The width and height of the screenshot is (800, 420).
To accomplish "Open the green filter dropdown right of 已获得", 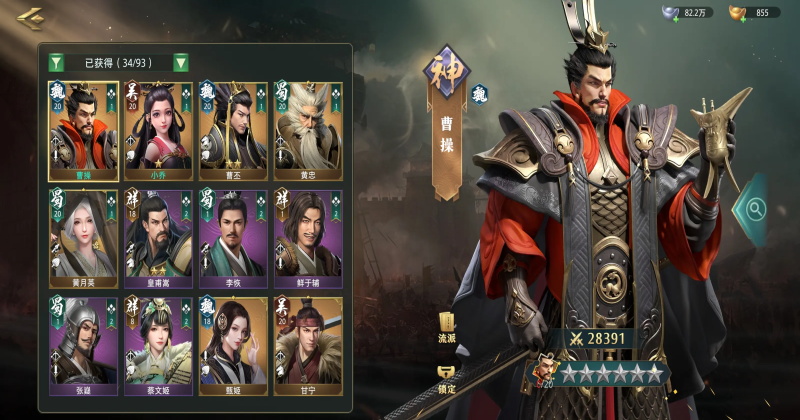I will [x=181, y=62].
